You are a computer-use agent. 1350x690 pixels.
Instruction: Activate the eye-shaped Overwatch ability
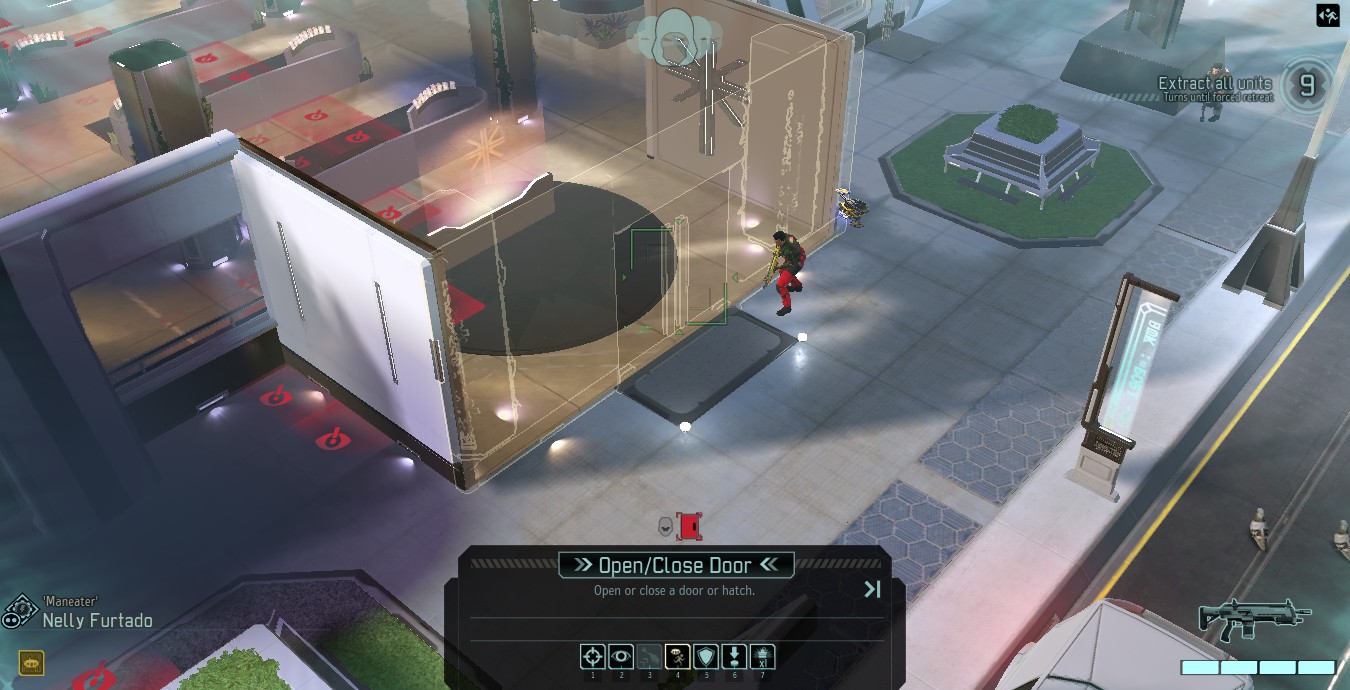pyautogui.click(x=621, y=656)
